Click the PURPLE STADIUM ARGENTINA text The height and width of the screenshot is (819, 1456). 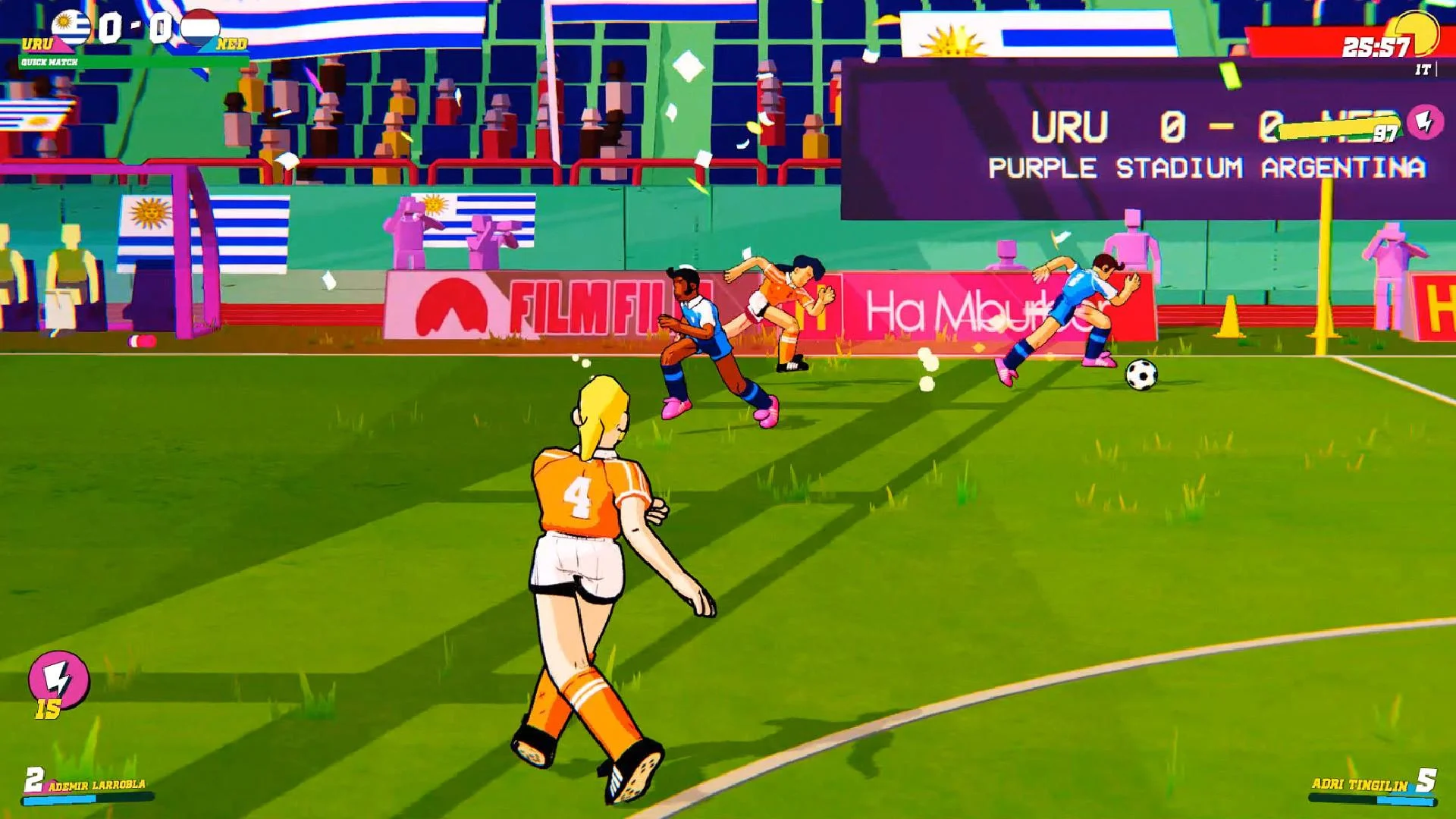click(1207, 168)
